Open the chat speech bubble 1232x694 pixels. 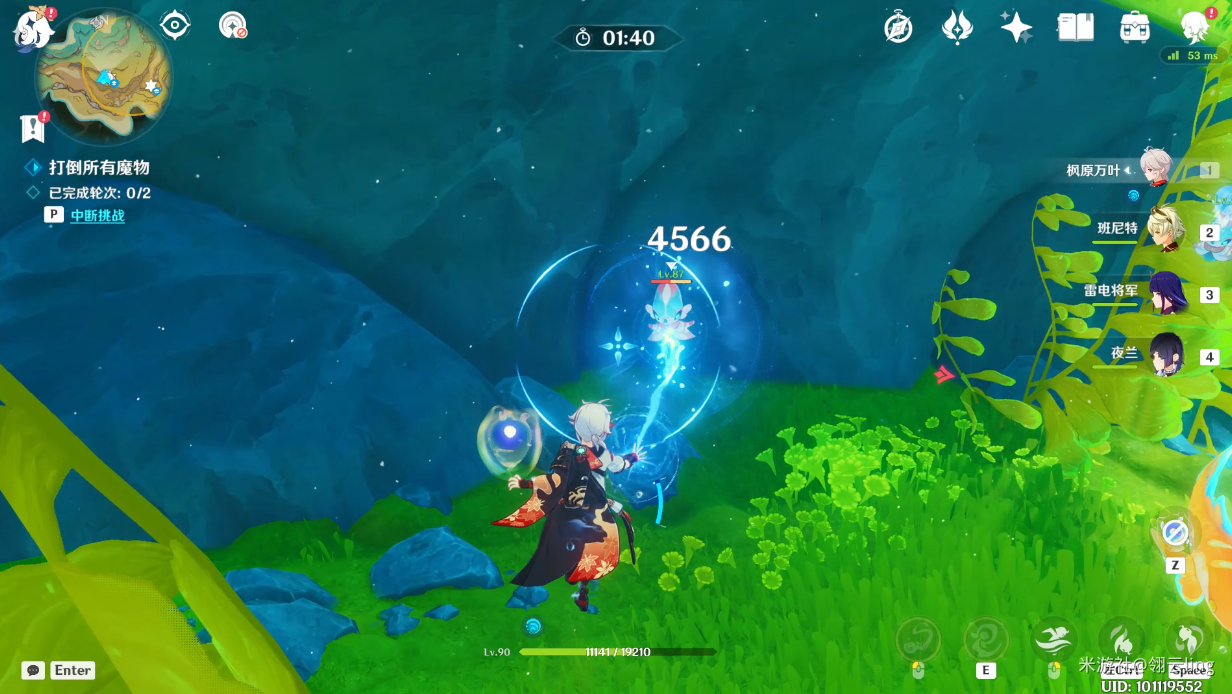[x=33, y=670]
